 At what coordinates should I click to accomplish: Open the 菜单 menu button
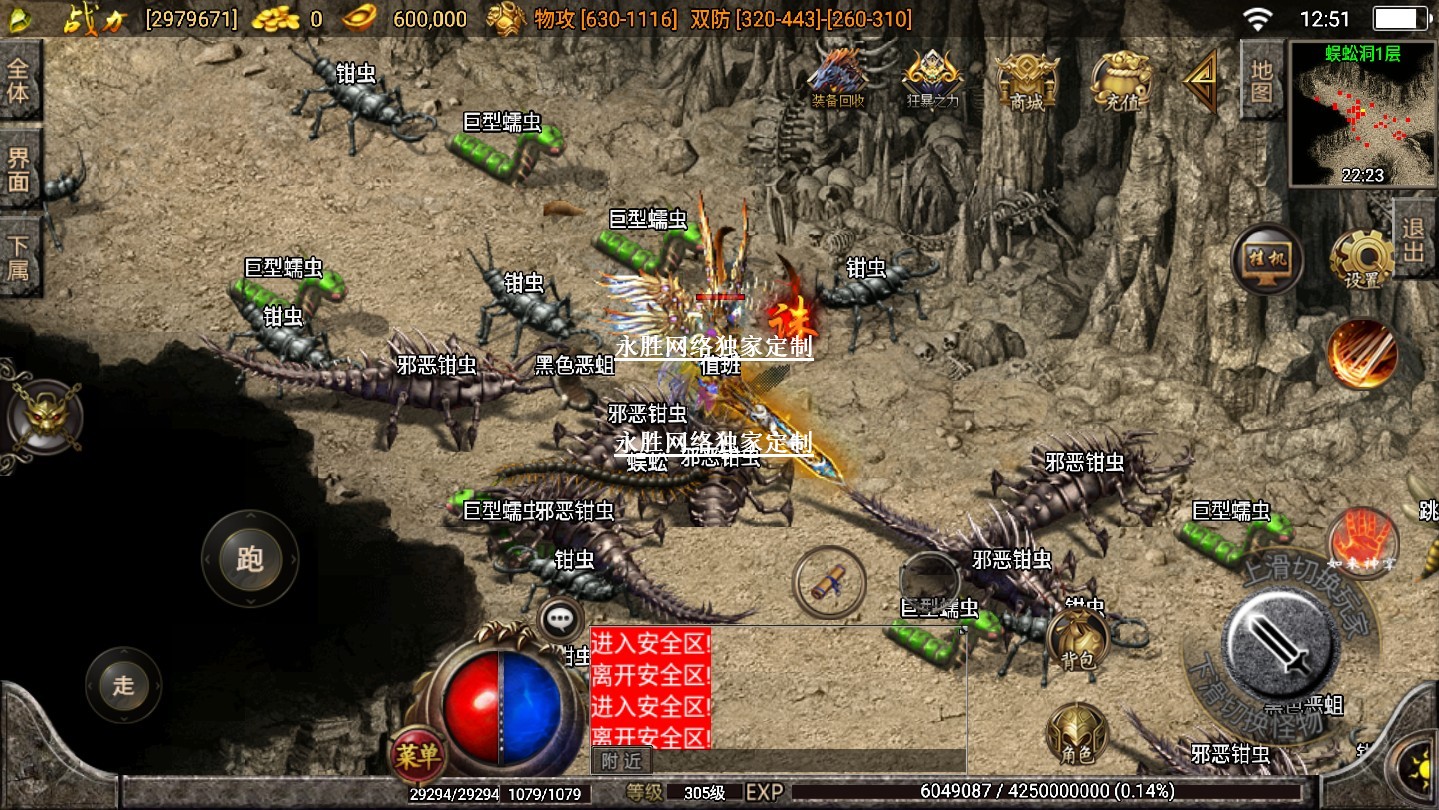coord(416,755)
